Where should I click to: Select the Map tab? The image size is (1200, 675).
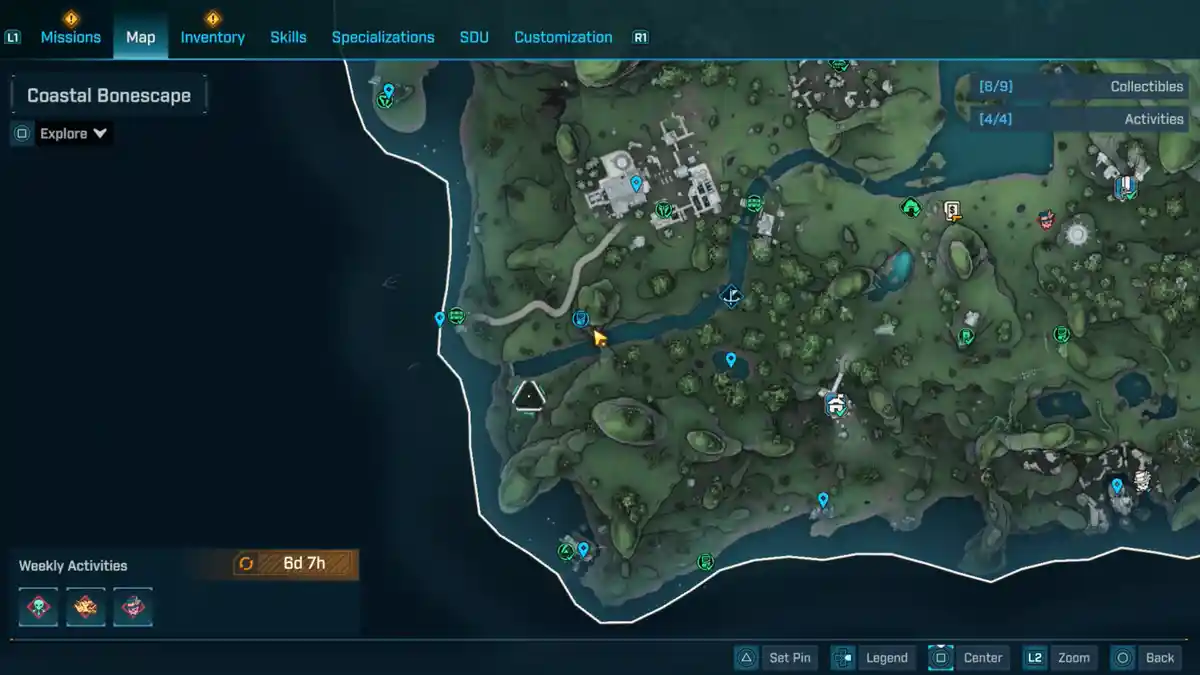(140, 37)
